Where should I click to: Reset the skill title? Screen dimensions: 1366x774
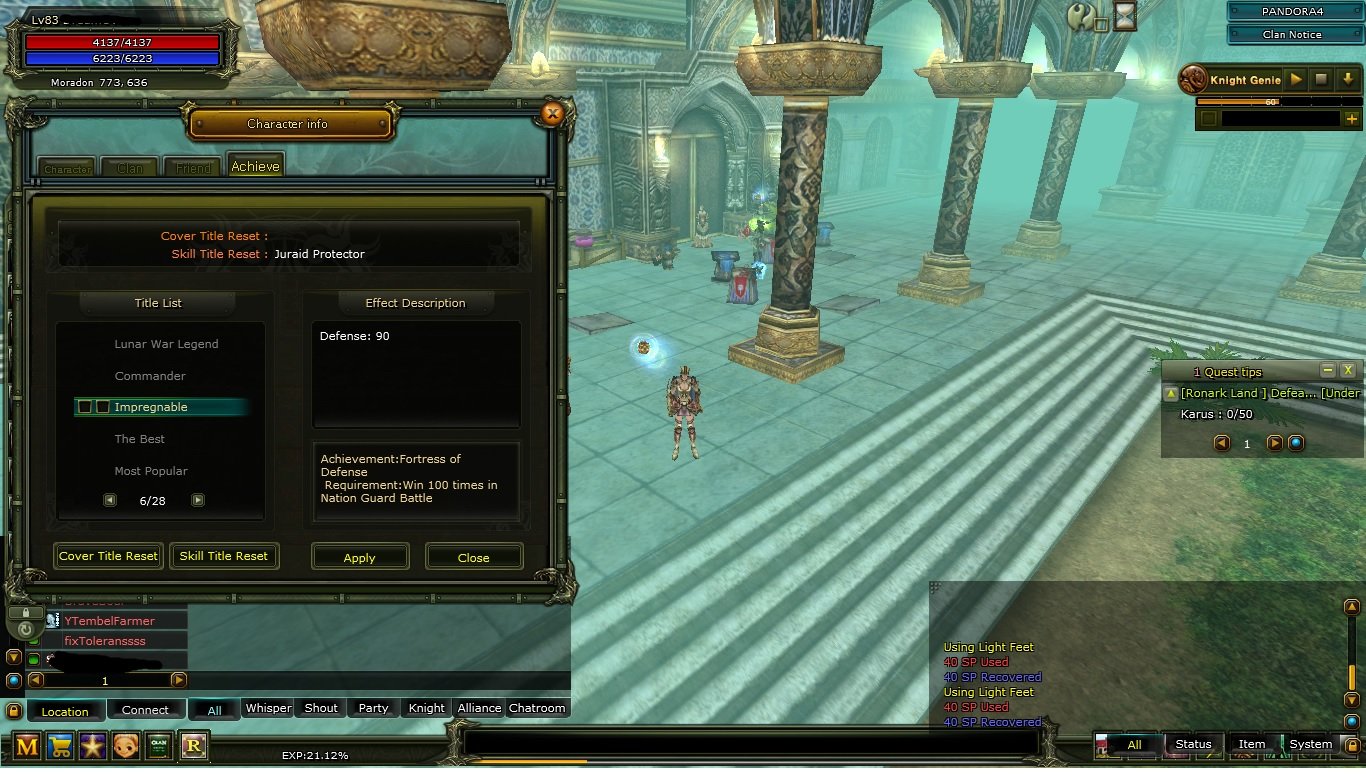(x=224, y=556)
